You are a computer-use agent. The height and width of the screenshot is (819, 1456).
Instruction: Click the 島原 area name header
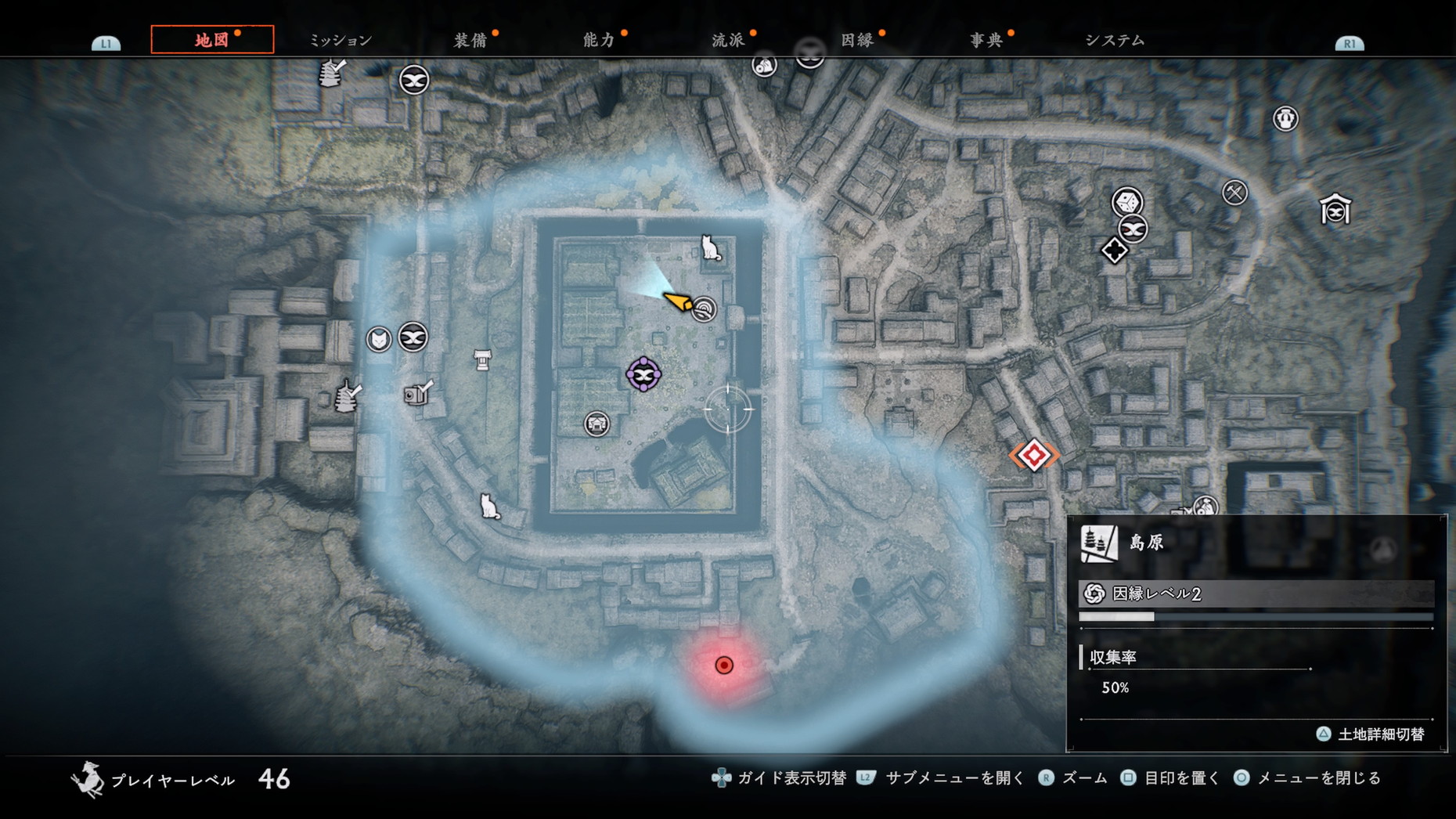(1146, 543)
